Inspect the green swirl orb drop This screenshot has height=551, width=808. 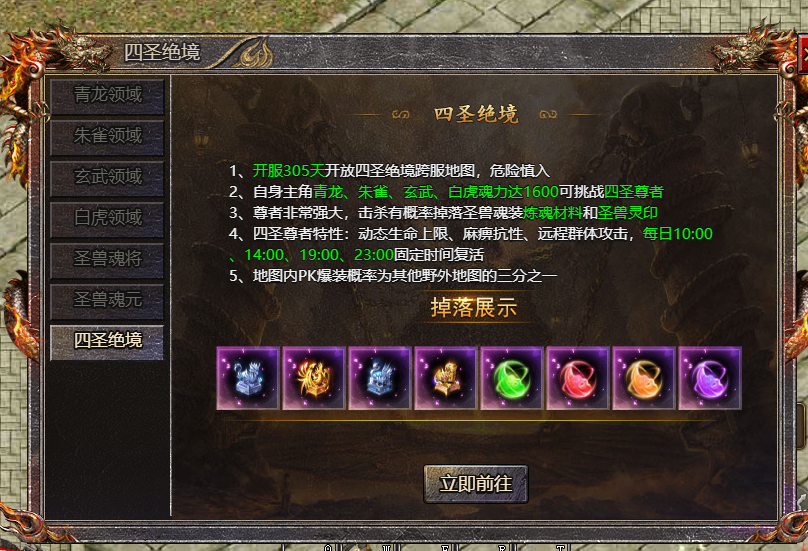tap(512, 379)
